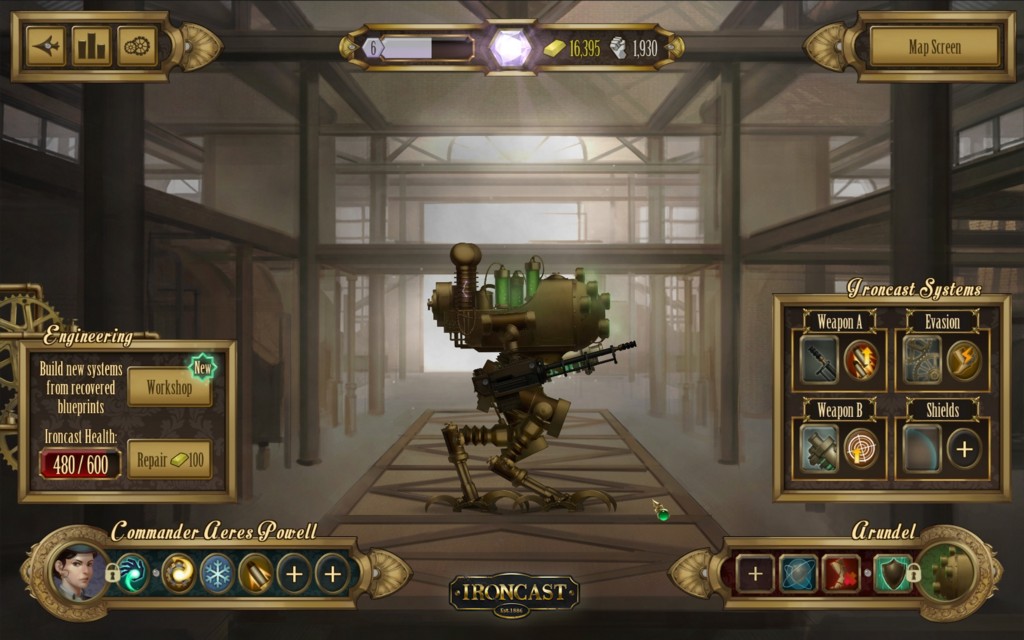
Task: Choose the Weapon B crosshair target augment
Action: (861, 448)
